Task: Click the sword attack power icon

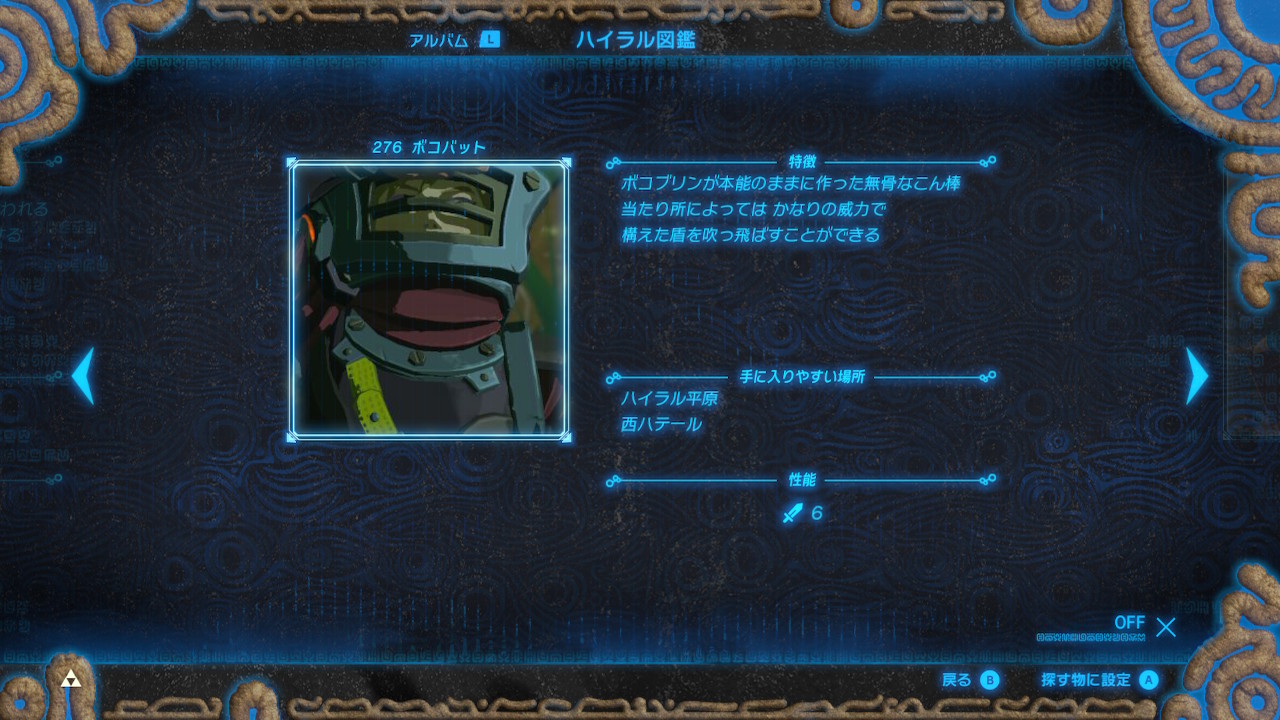Action: (790, 513)
